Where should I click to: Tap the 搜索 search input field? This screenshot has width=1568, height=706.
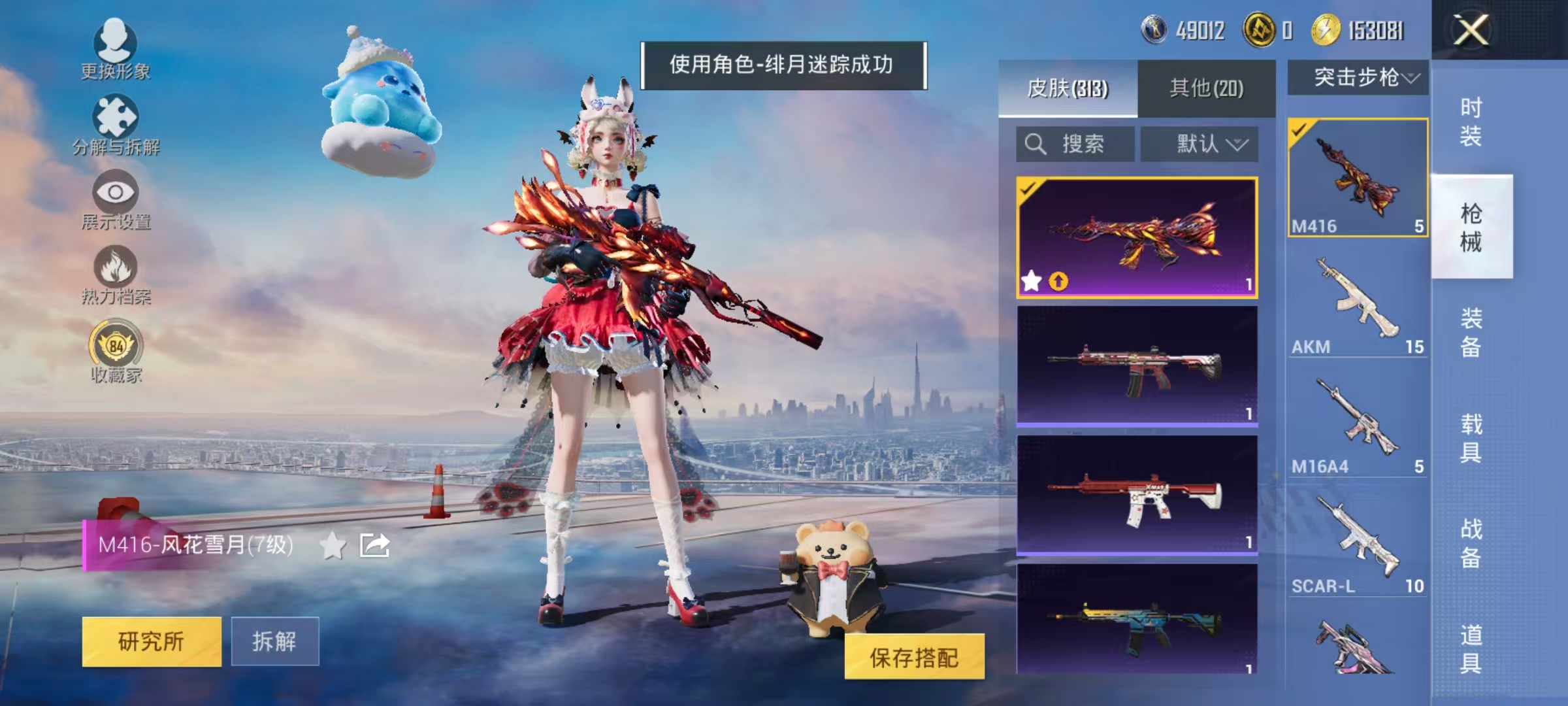[1078, 144]
